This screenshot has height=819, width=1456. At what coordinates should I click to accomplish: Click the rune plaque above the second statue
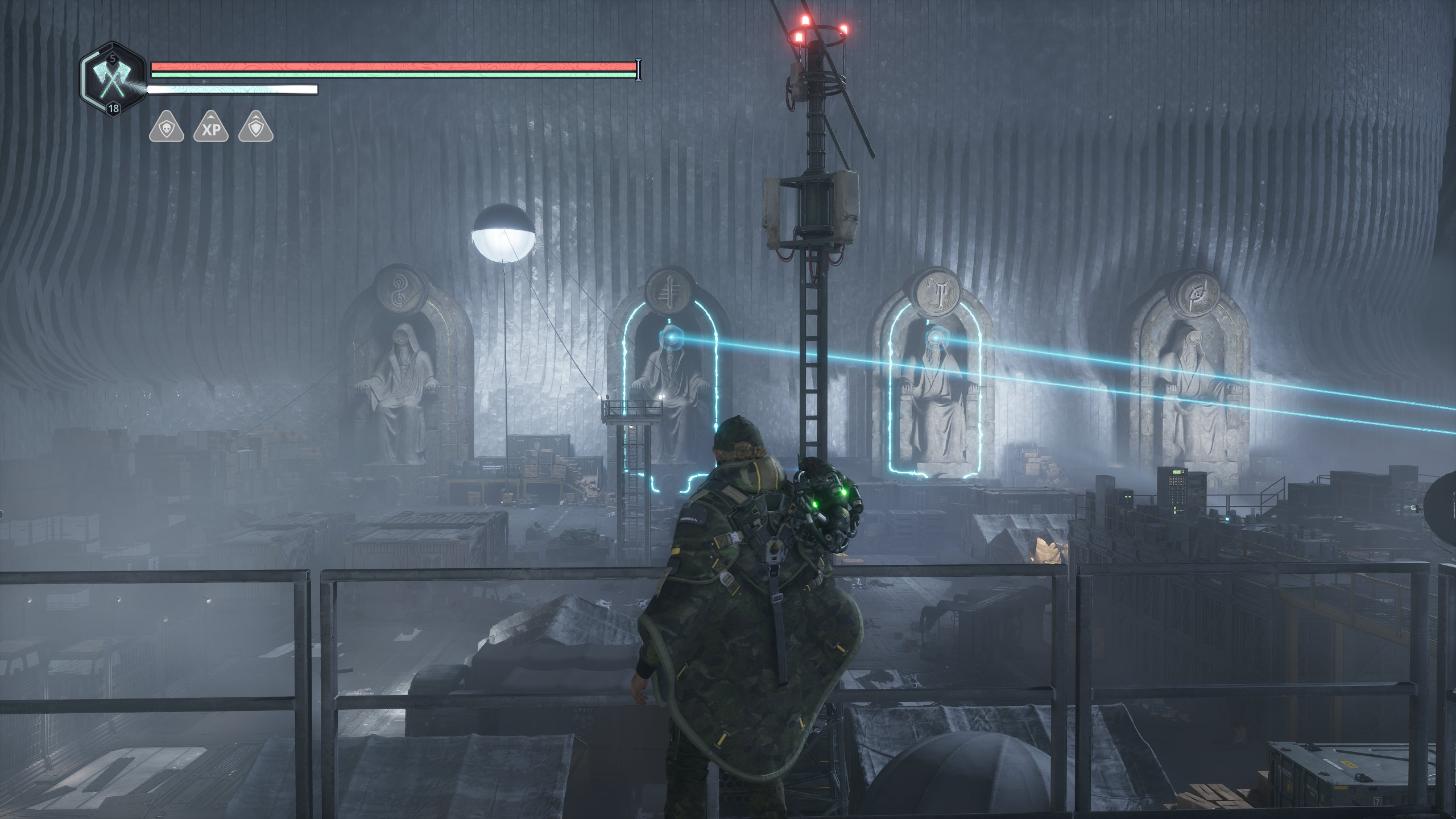(x=669, y=291)
